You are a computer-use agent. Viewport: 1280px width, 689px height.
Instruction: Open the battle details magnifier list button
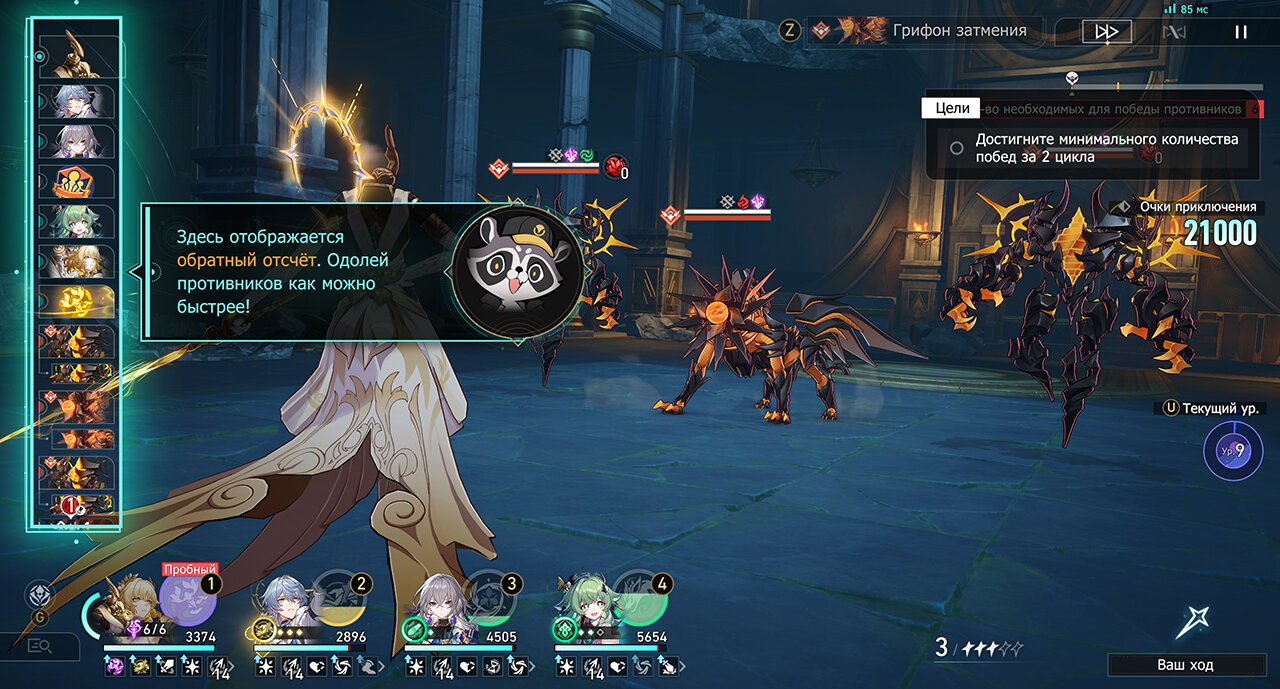click(40, 646)
